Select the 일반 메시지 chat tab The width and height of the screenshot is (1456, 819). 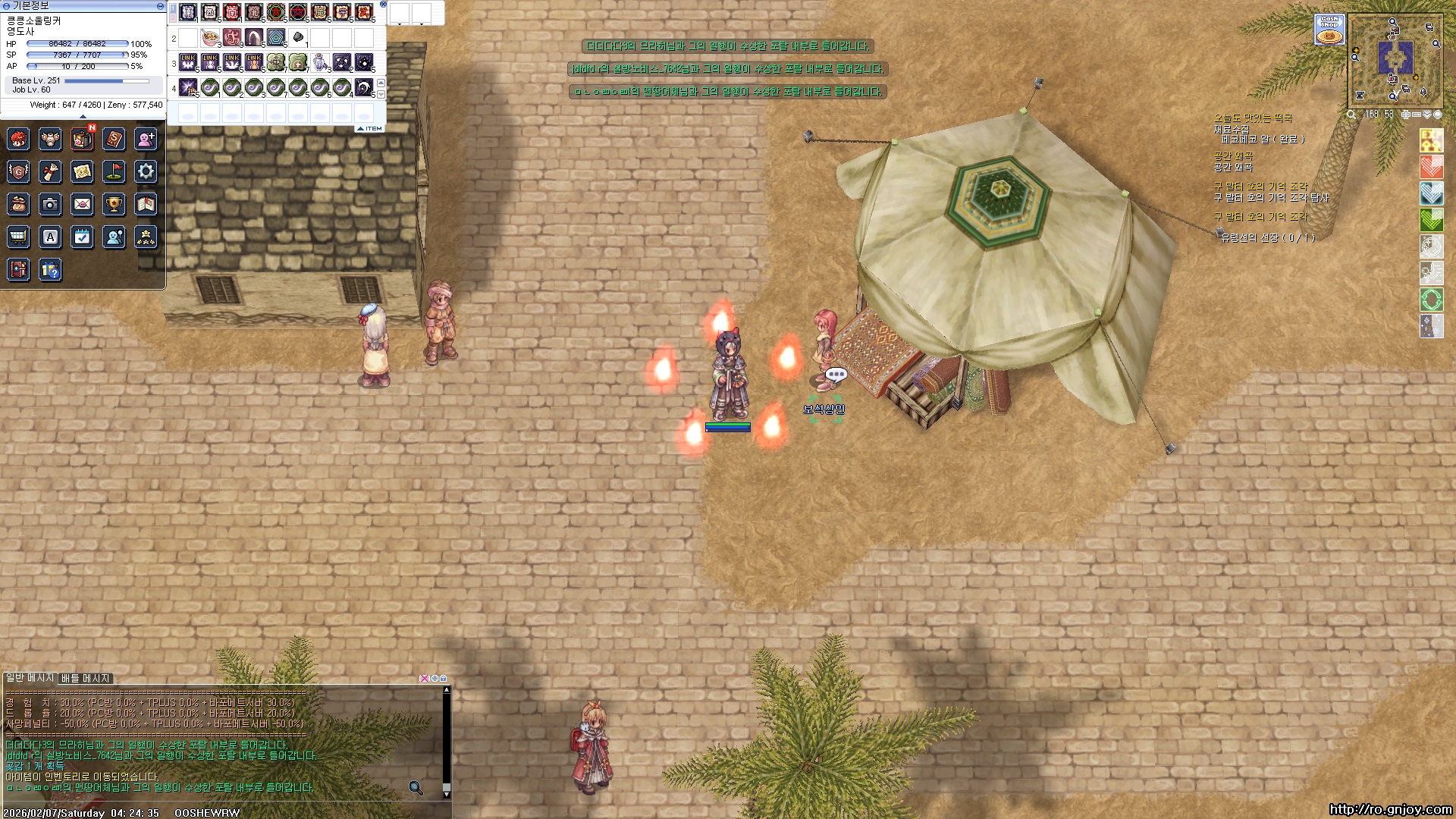tap(30, 678)
